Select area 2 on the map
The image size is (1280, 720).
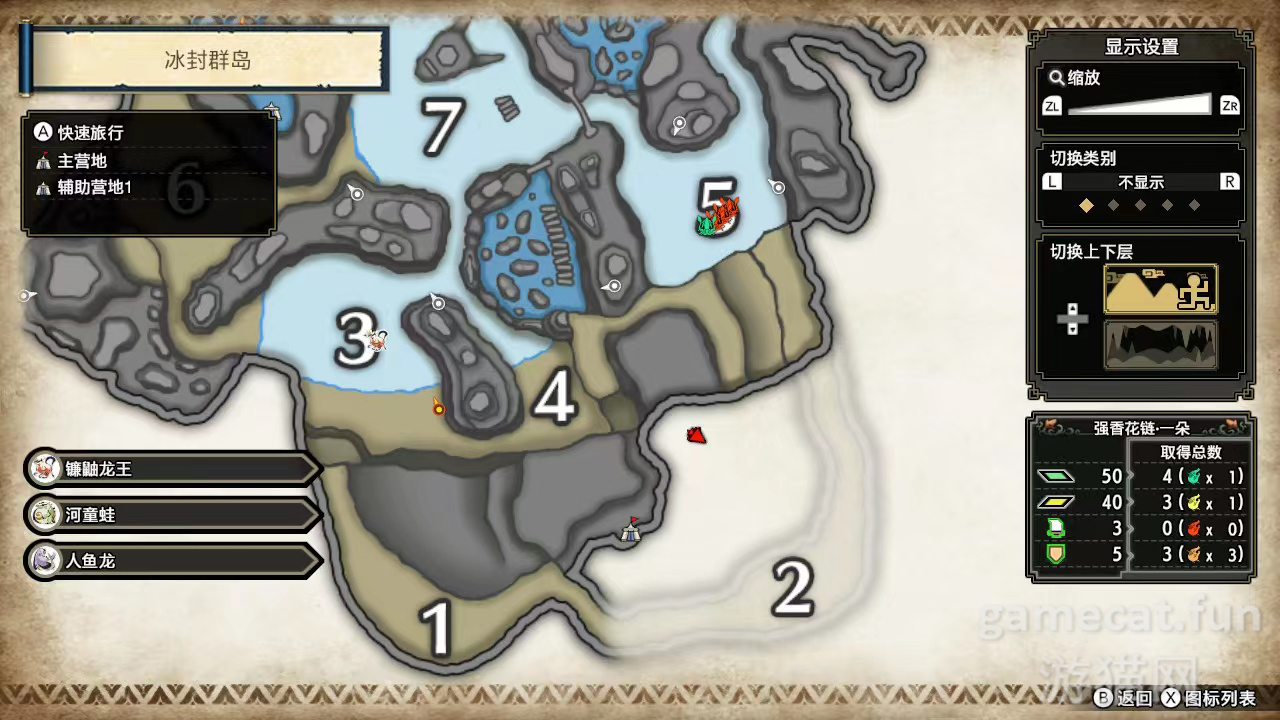tap(792, 589)
